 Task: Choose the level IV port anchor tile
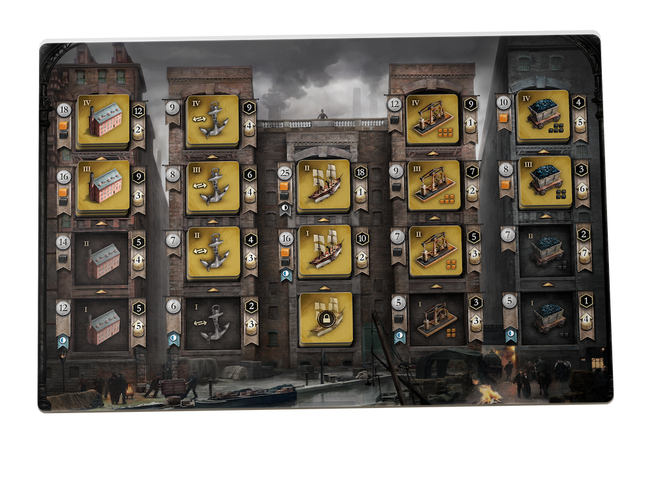coord(213,121)
